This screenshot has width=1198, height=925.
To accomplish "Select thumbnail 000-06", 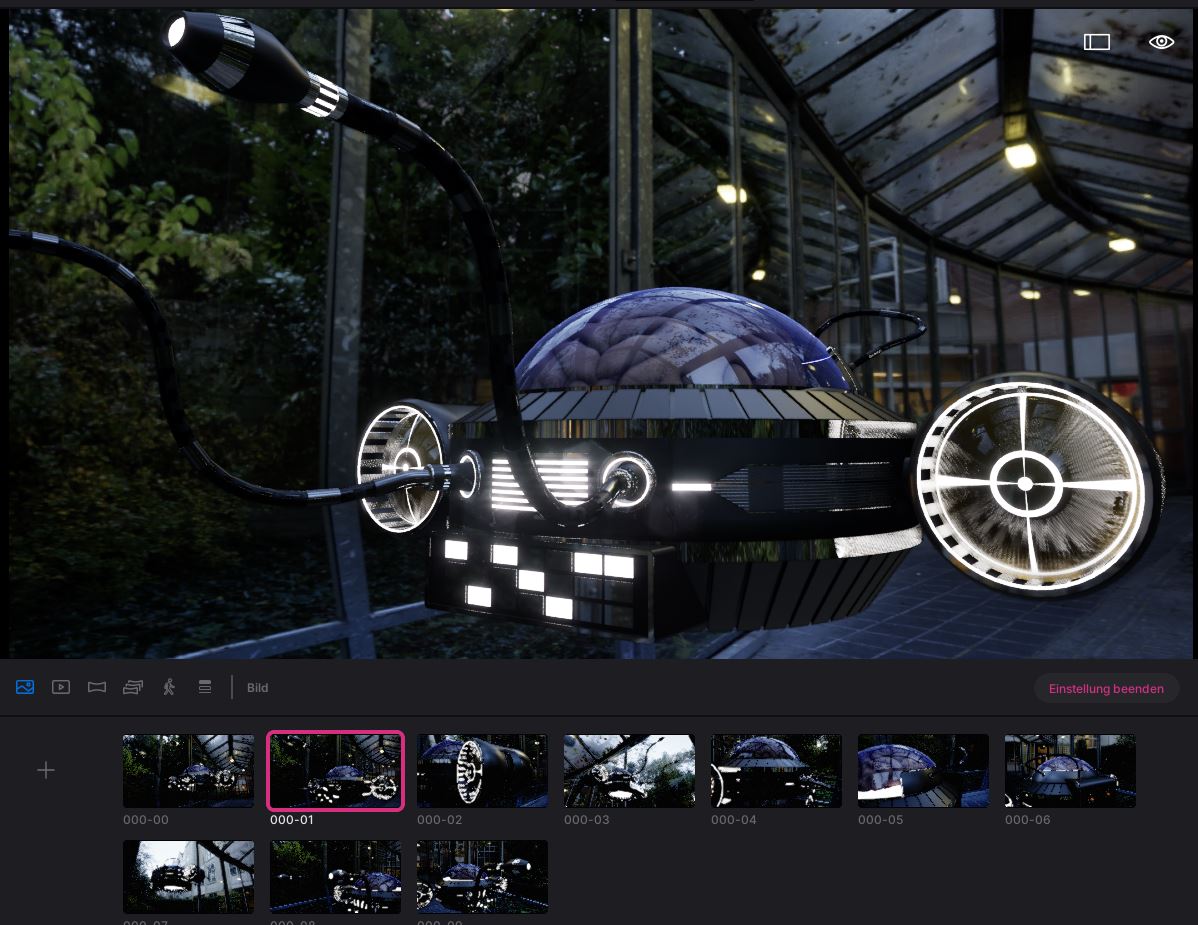I will [x=1070, y=771].
